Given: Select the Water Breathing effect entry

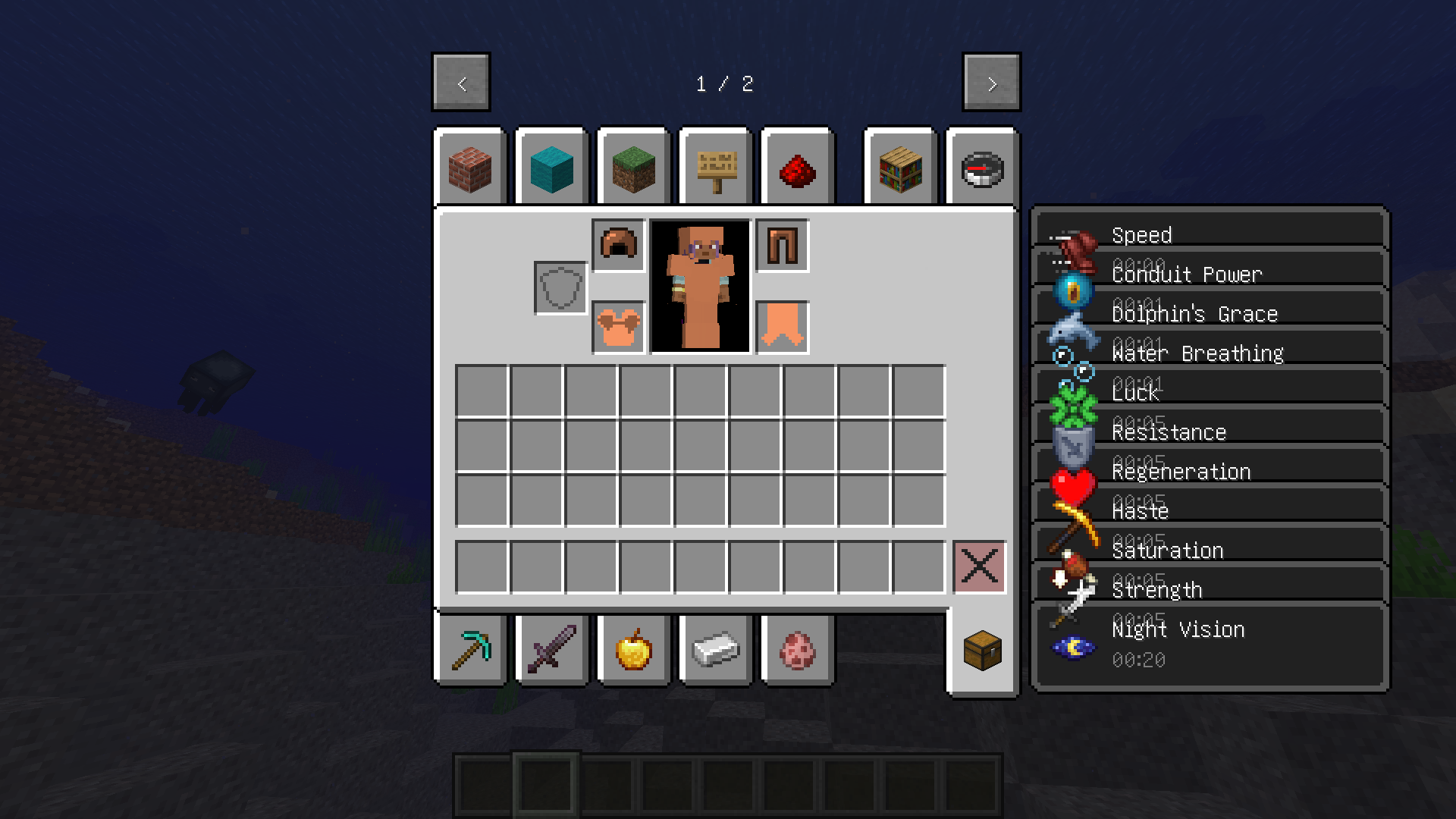Looking at the screenshot, I should pos(1197,353).
